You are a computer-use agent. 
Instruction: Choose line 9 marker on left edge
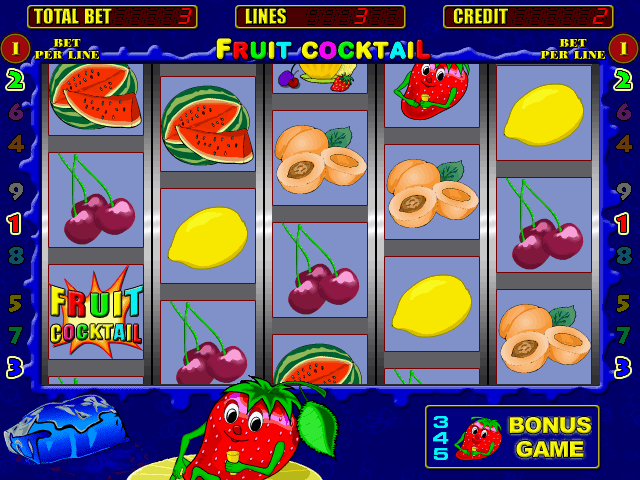pos(15,191)
